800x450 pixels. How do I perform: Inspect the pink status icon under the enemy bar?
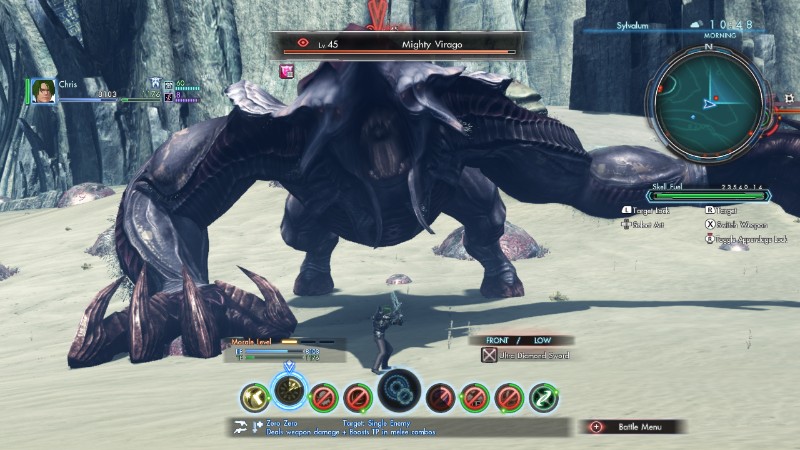click(x=288, y=70)
